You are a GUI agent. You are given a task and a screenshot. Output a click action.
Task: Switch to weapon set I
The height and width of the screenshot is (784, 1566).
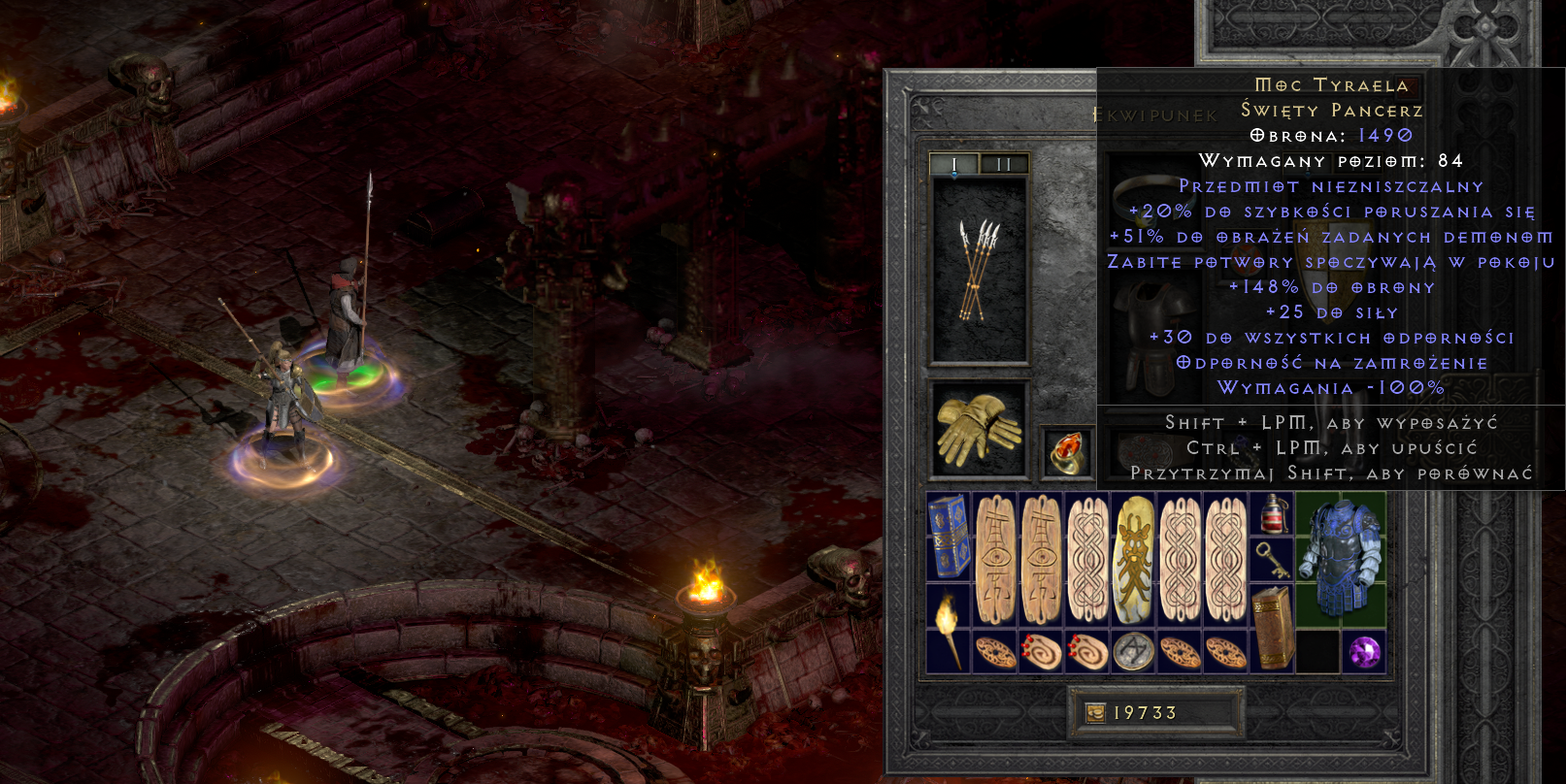[x=953, y=165]
